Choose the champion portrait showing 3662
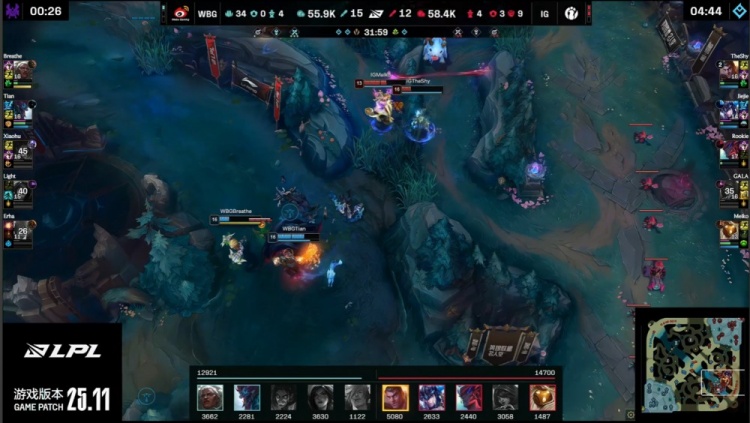 click(x=209, y=396)
